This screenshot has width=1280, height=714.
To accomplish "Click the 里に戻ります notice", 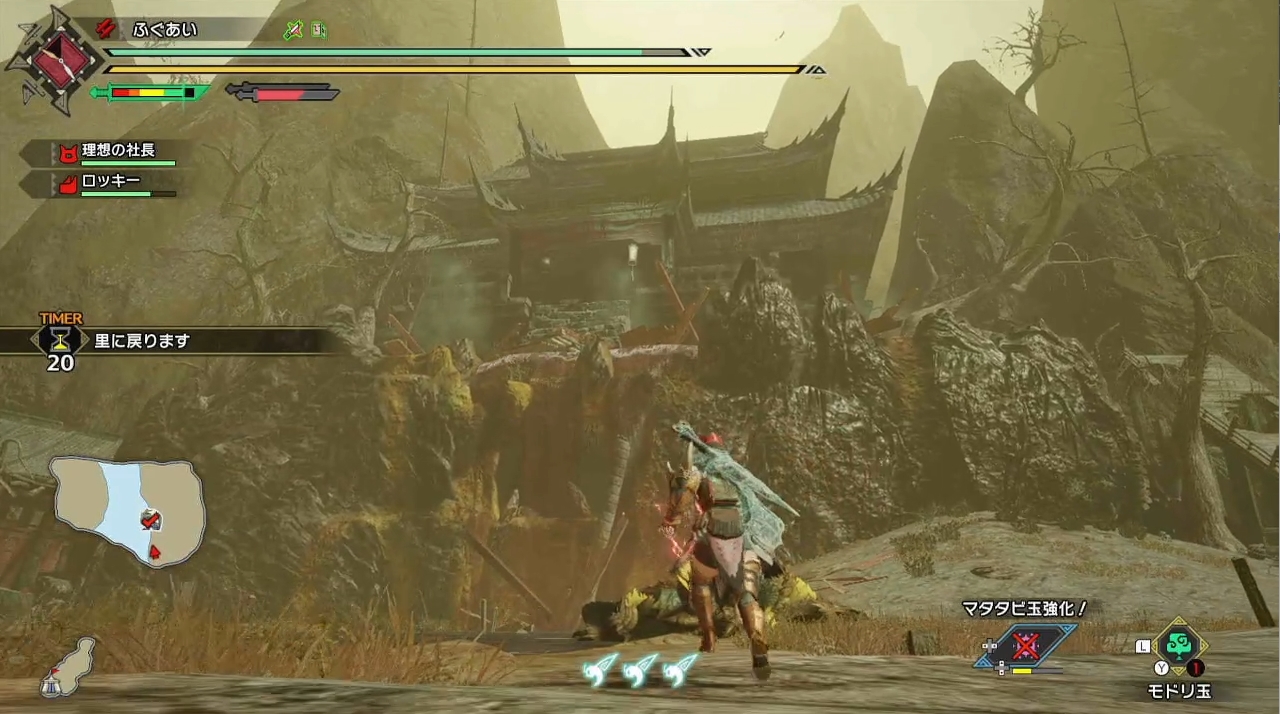I will (x=142, y=341).
